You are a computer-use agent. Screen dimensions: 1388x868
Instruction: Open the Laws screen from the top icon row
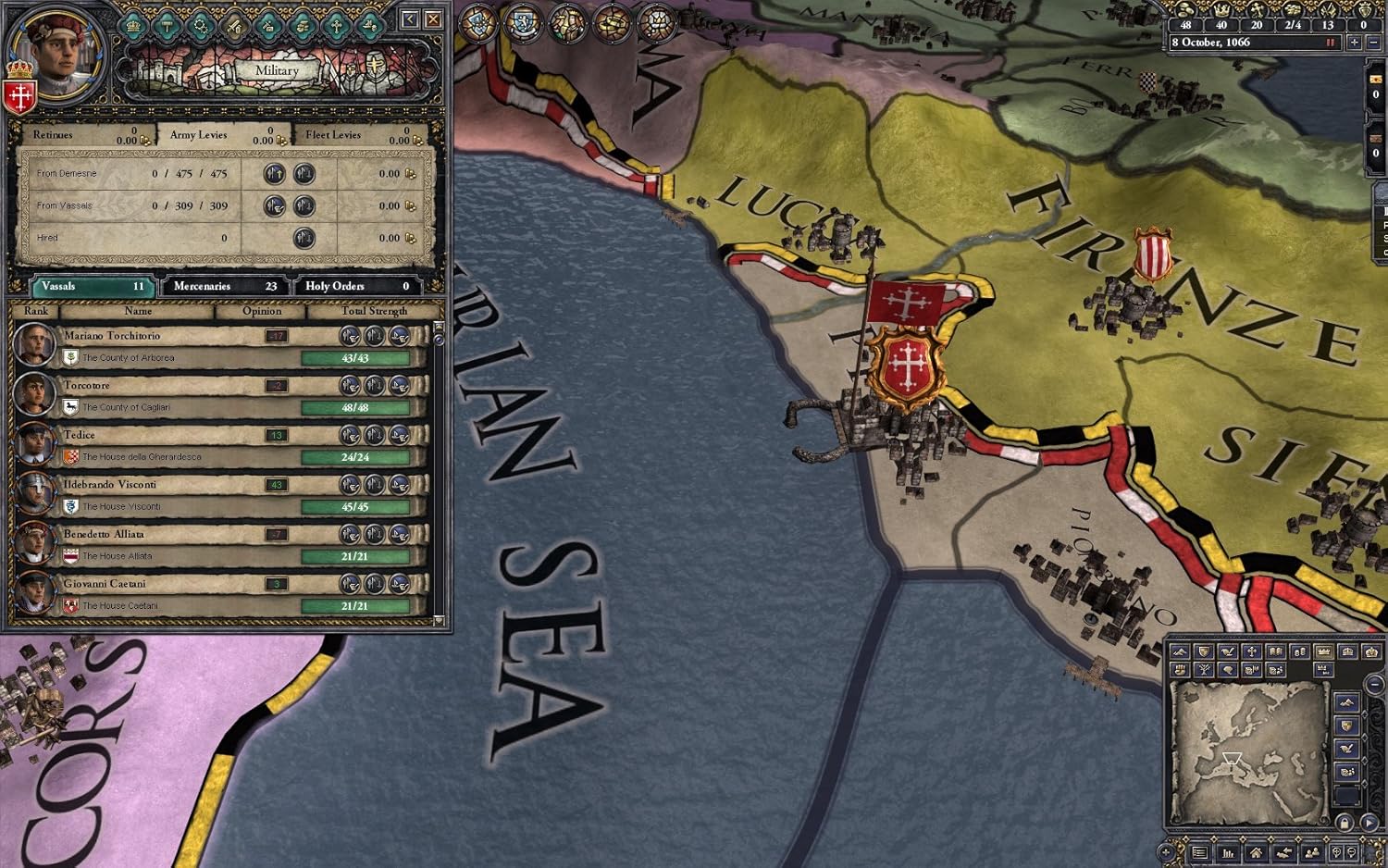tap(167, 26)
